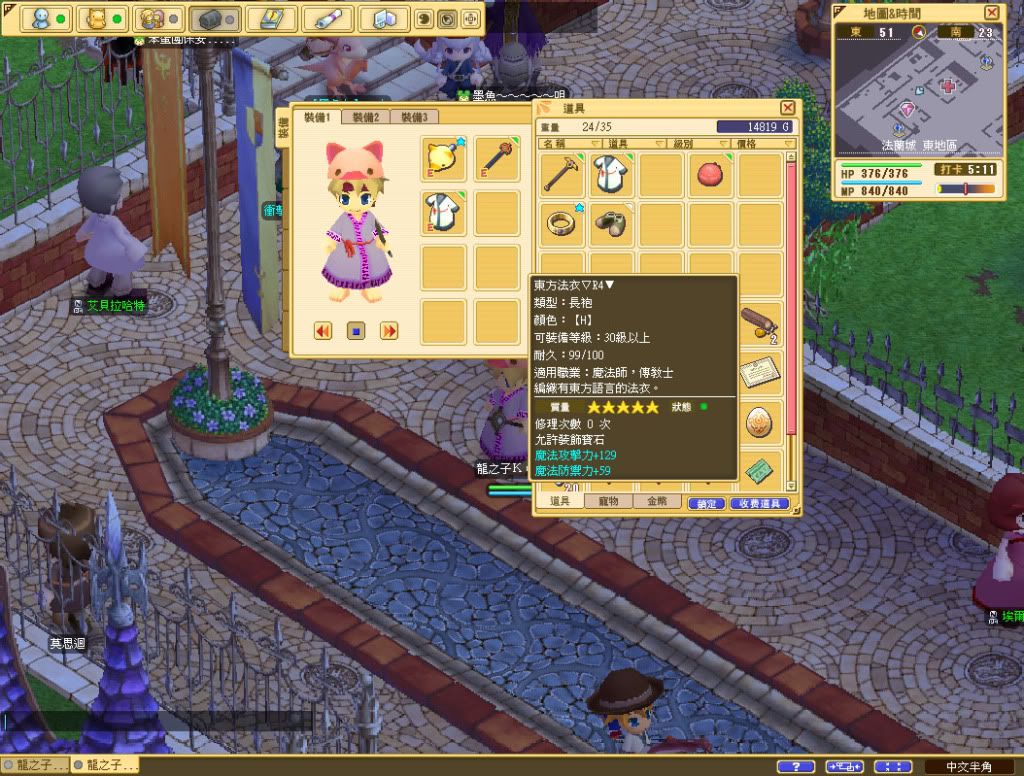Switch to the 裝備2 equipment tab
This screenshot has width=1024, height=776.
point(365,117)
